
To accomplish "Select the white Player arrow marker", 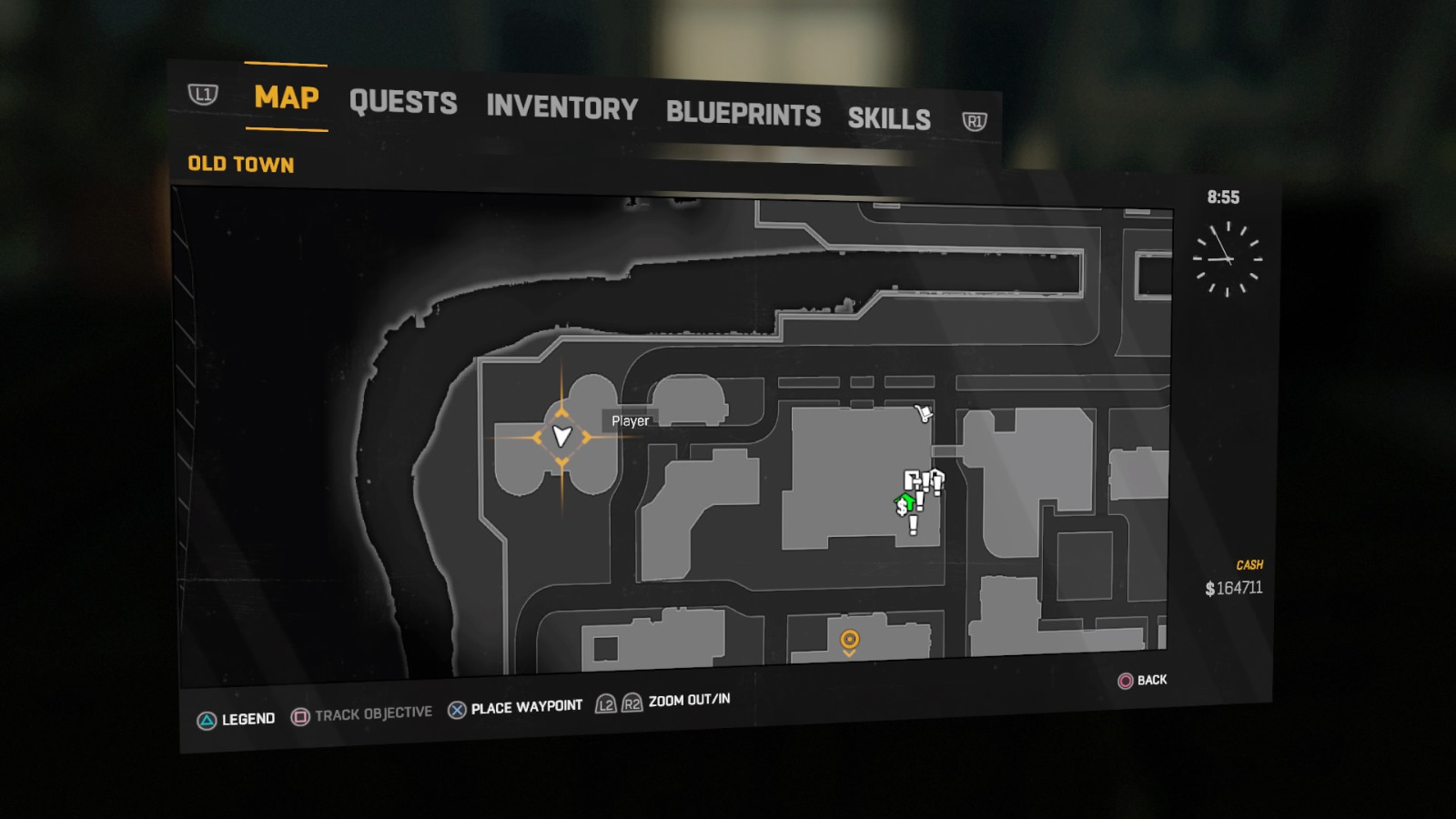I will pyautogui.click(x=560, y=435).
